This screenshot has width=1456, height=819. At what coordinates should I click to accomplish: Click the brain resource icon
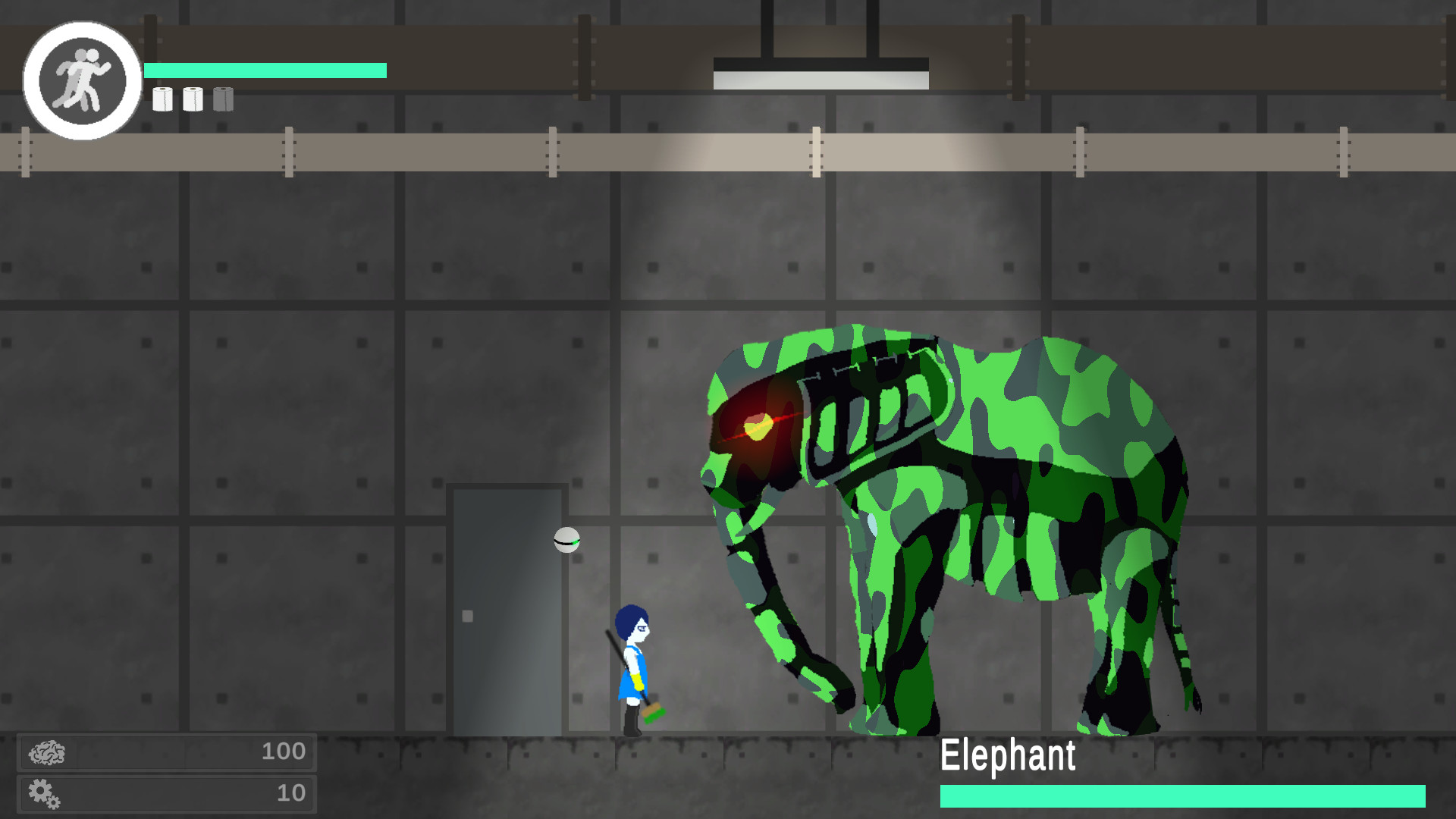tap(48, 752)
